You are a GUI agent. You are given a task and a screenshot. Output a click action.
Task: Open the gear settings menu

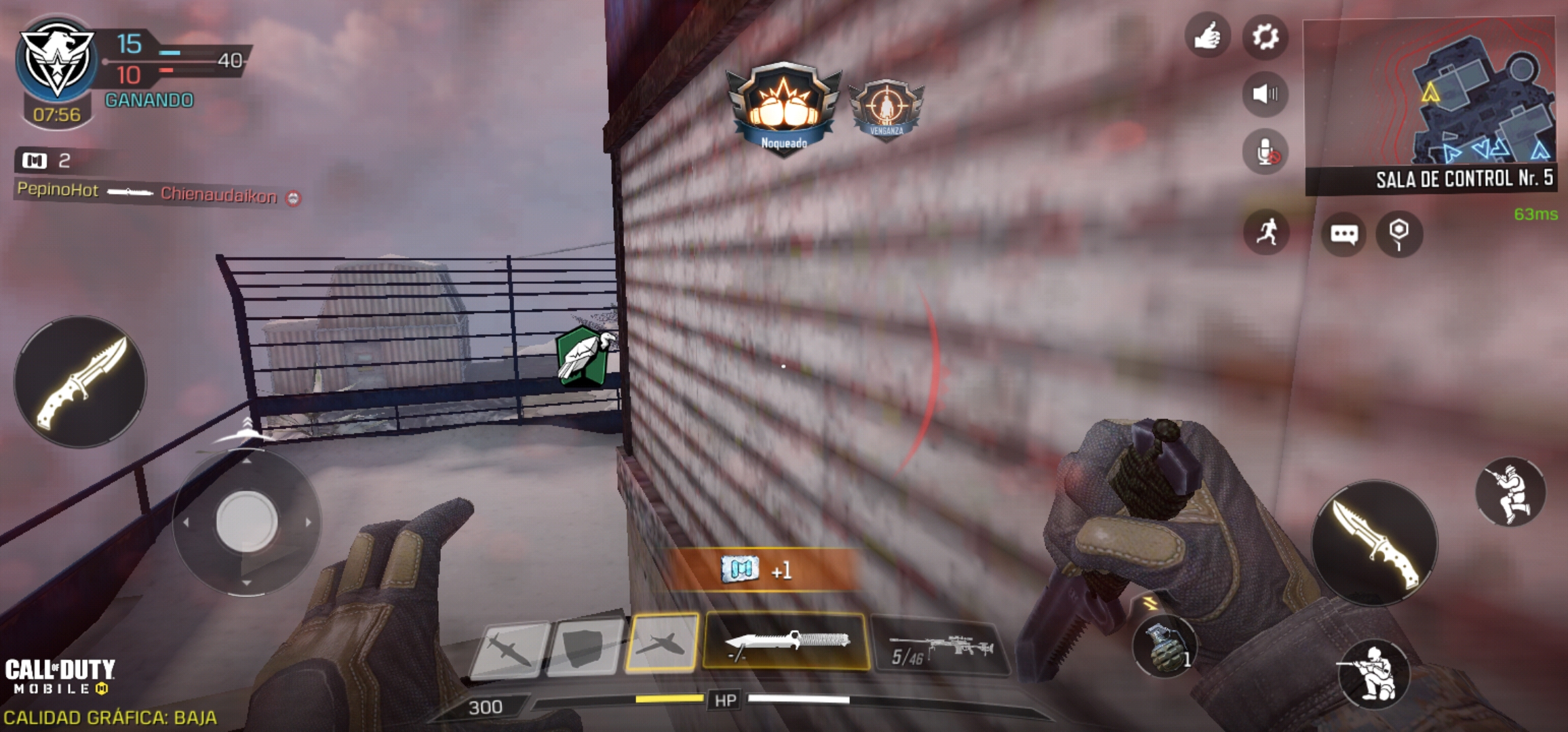click(1265, 36)
